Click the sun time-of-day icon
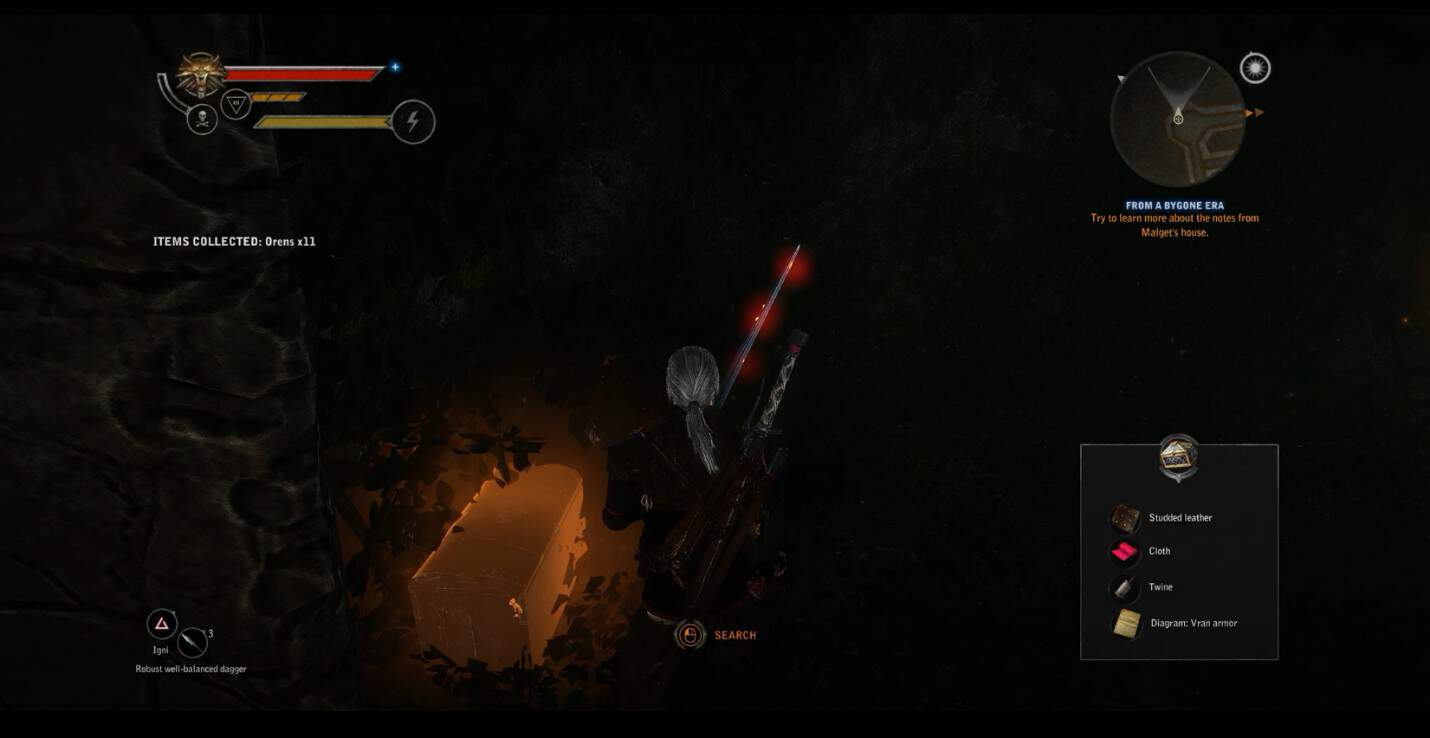The width and height of the screenshot is (1430, 738). 1254,68
